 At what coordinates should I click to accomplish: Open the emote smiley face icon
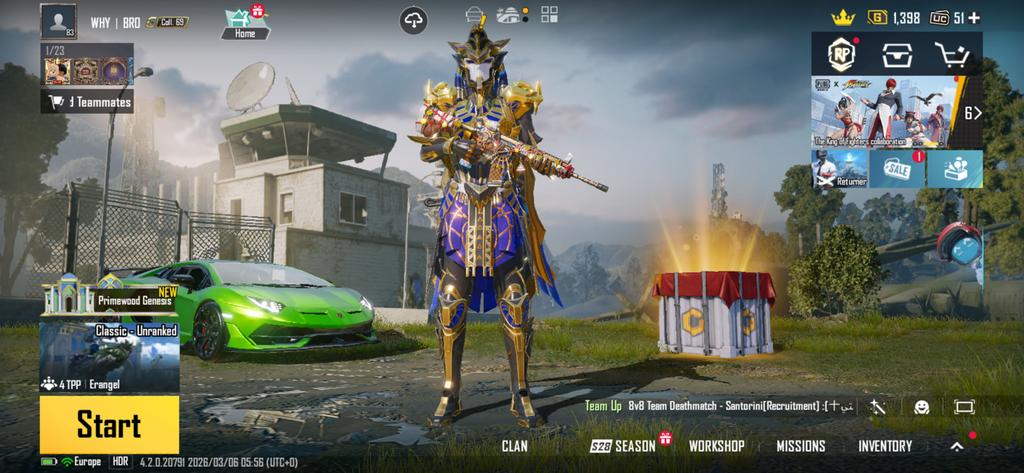click(x=921, y=407)
